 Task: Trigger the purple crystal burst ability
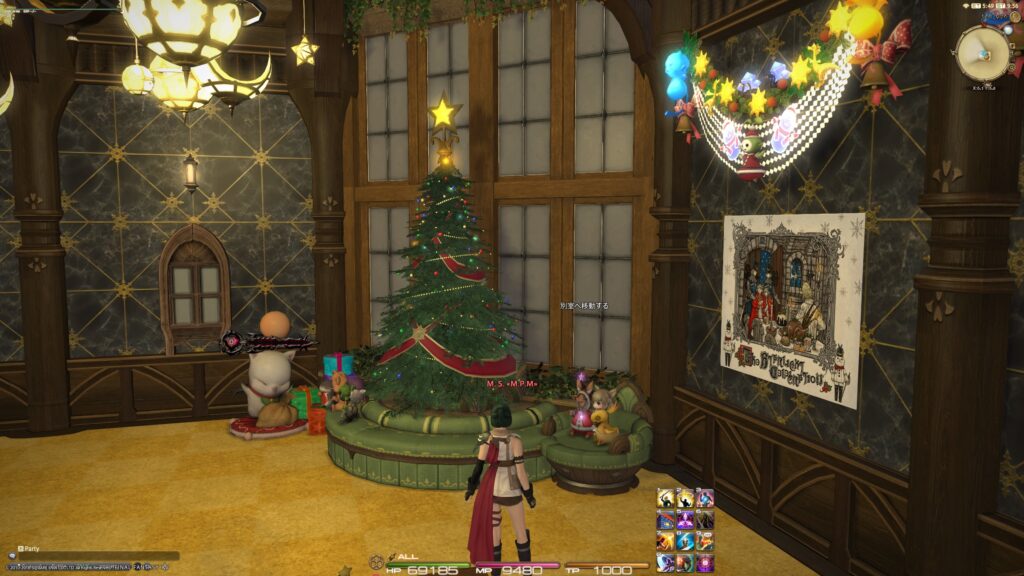[x=685, y=520]
